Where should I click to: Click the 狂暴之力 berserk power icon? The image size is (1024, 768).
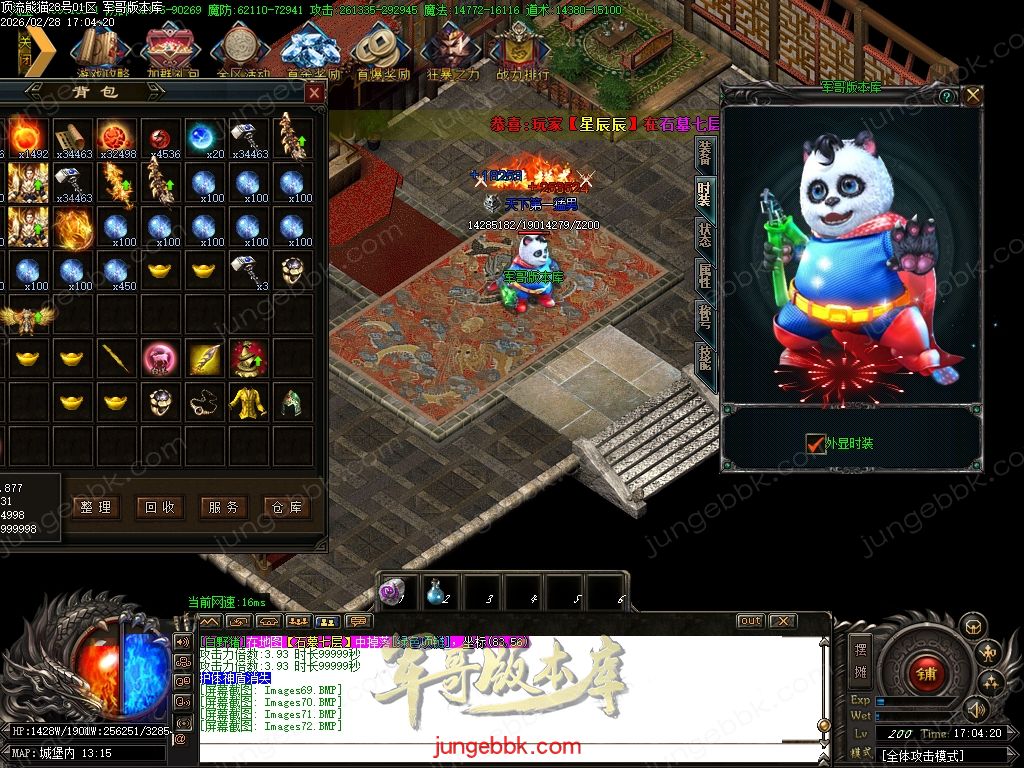(452, 52)
